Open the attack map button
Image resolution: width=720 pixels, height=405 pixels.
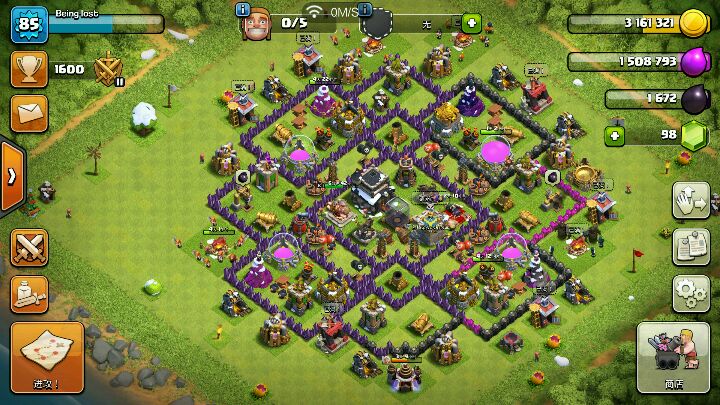pos(45,357)
